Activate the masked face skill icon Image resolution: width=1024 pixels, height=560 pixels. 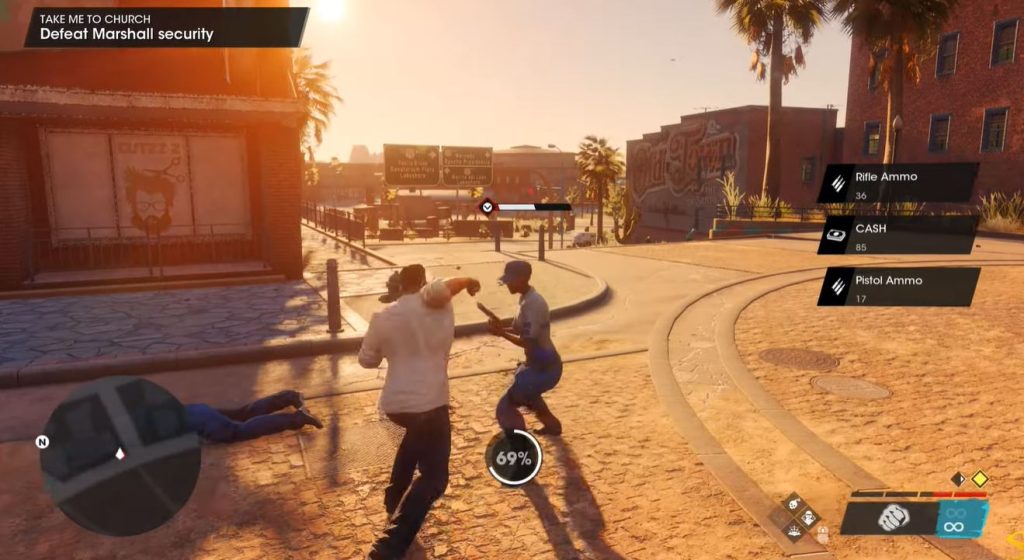click(x=810, y=518)
